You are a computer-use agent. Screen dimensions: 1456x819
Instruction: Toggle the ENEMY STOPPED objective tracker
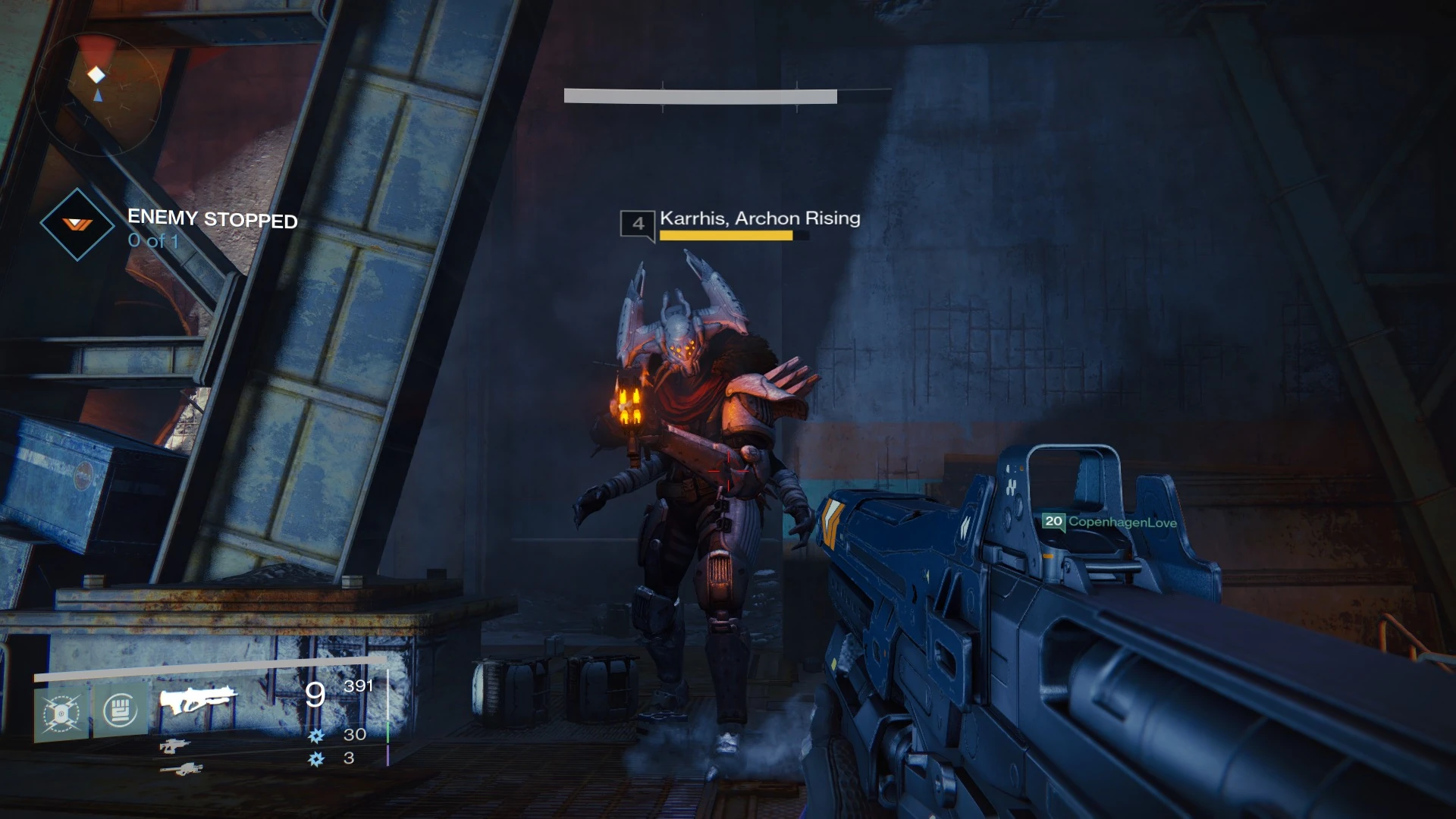point(212,219)
